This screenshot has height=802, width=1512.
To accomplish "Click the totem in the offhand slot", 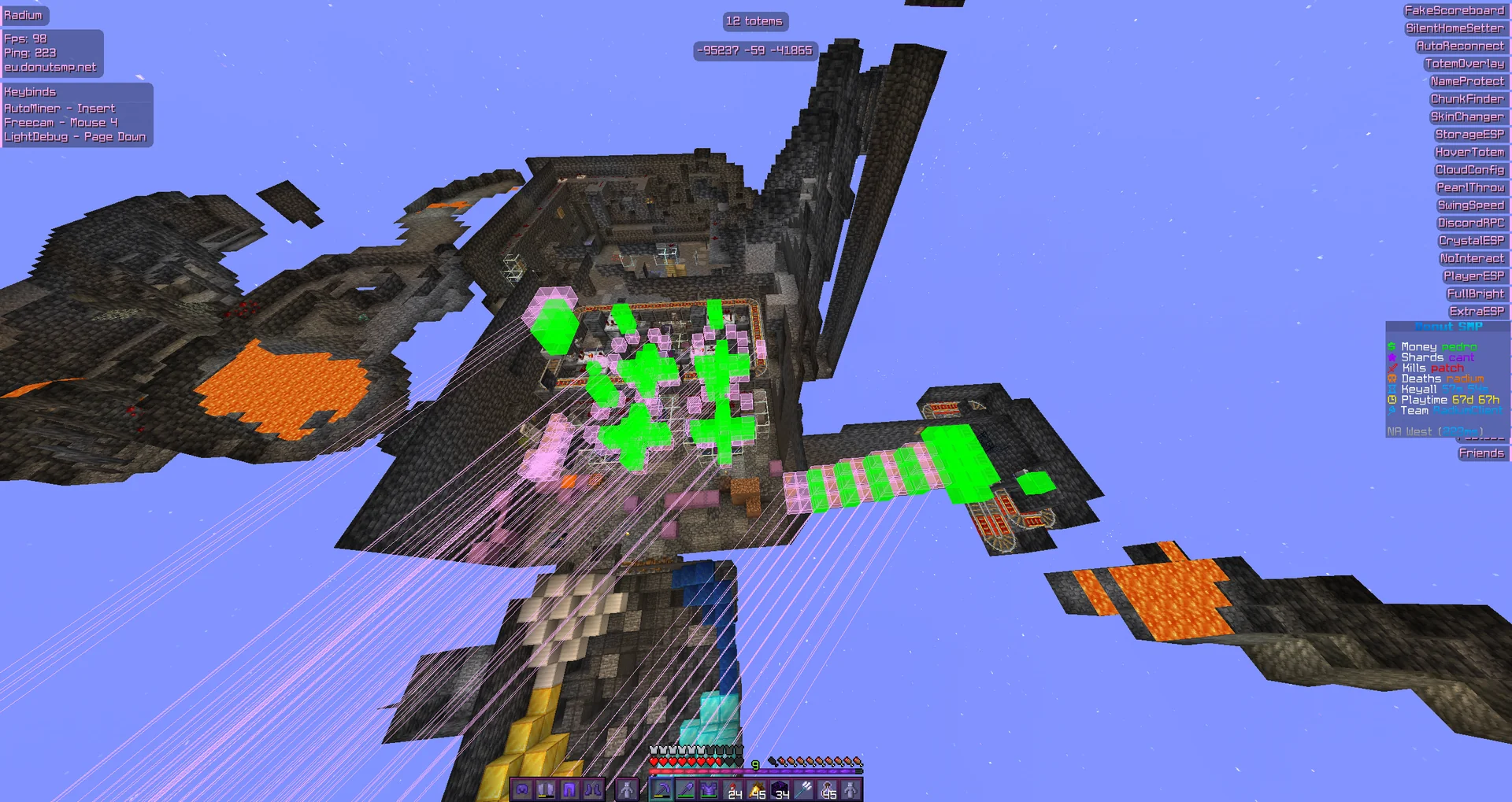I will [x=628, y=789].
